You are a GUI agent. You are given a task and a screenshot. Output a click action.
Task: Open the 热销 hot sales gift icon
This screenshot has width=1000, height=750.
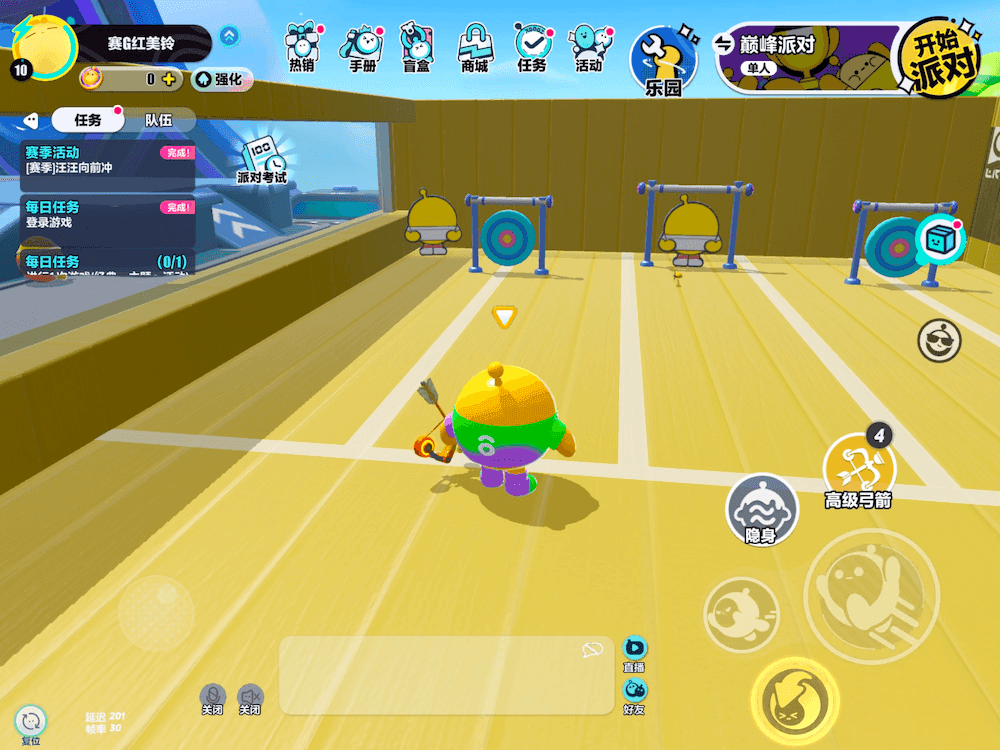[x=301, y=48]
